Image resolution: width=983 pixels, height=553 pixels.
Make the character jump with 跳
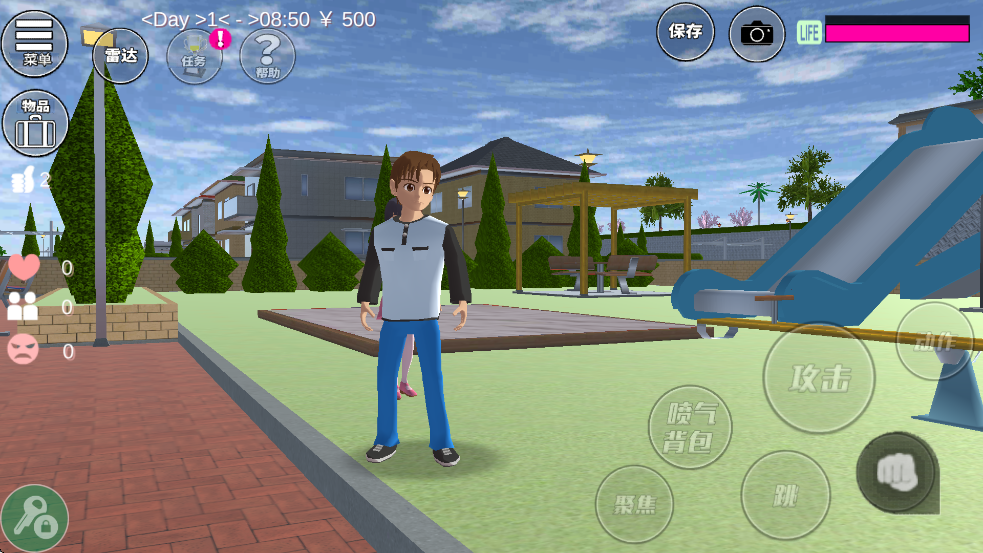(785, 495)
